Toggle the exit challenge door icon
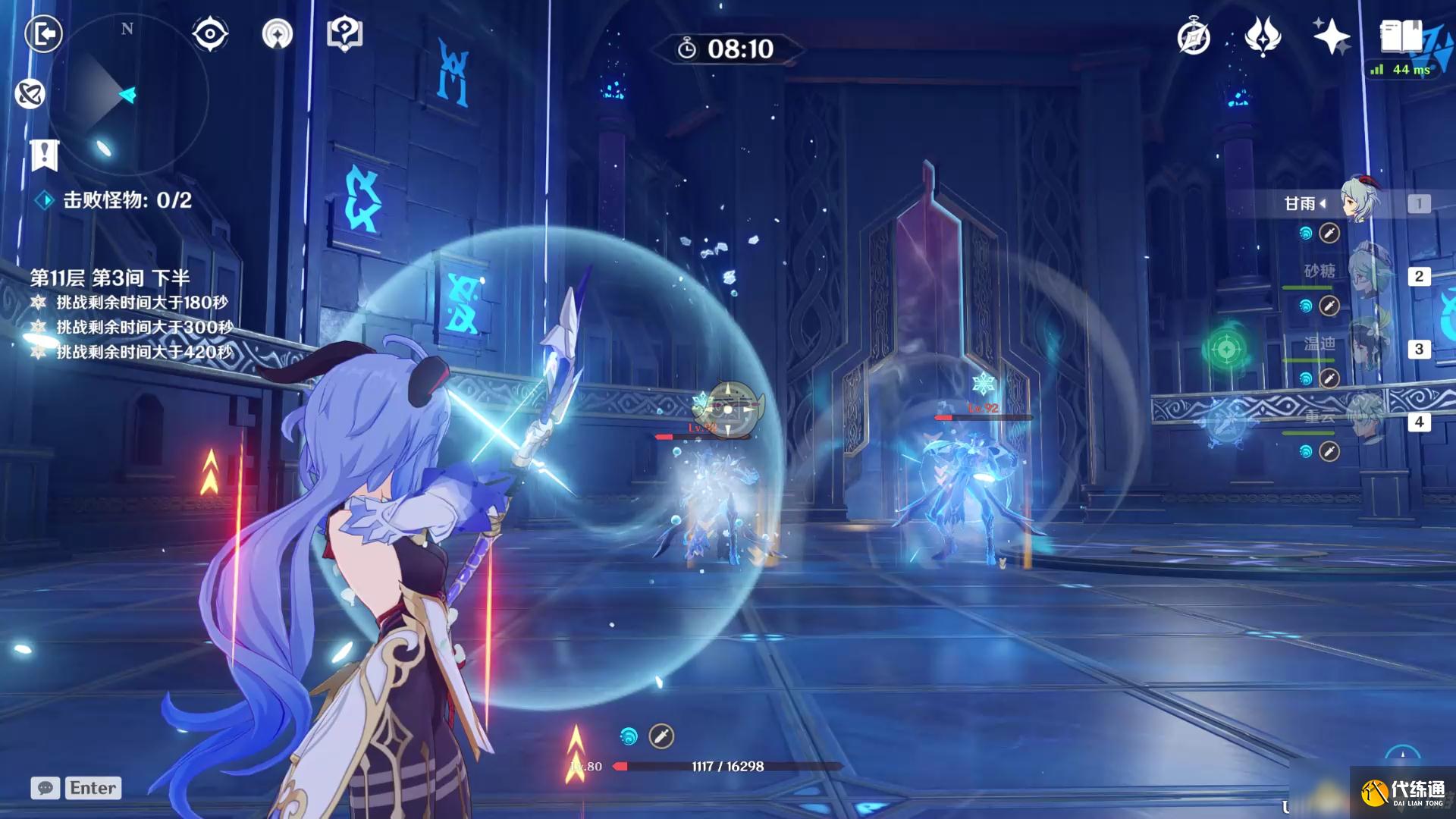Screen dimensions: 1456x819 pyautogui.click(x=43, y=34)
